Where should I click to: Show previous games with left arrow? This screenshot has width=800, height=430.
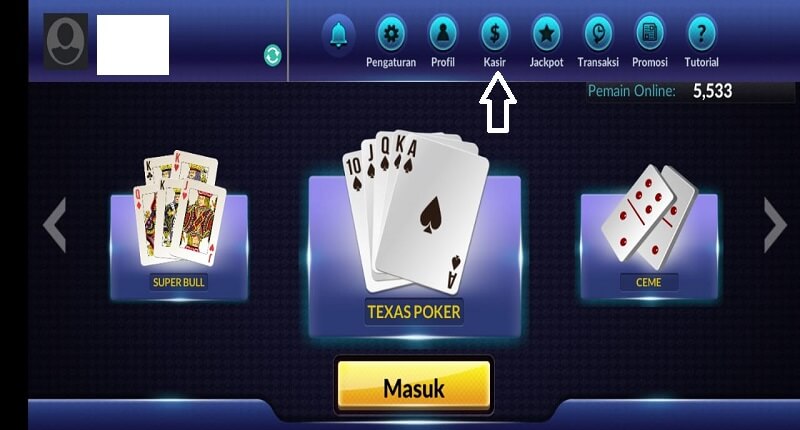55,225
